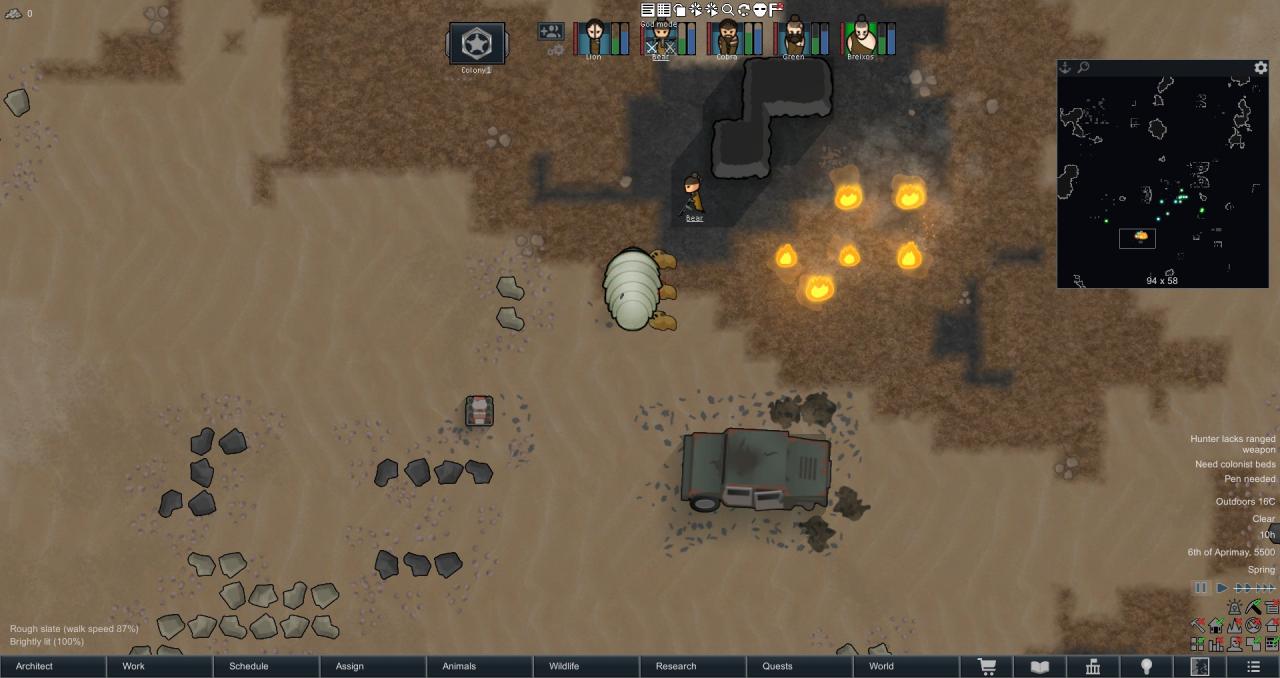This screenshot has height=678, width=1280.
Task: Select colonist Breixos in colonist bar
Action: point(860,38)
